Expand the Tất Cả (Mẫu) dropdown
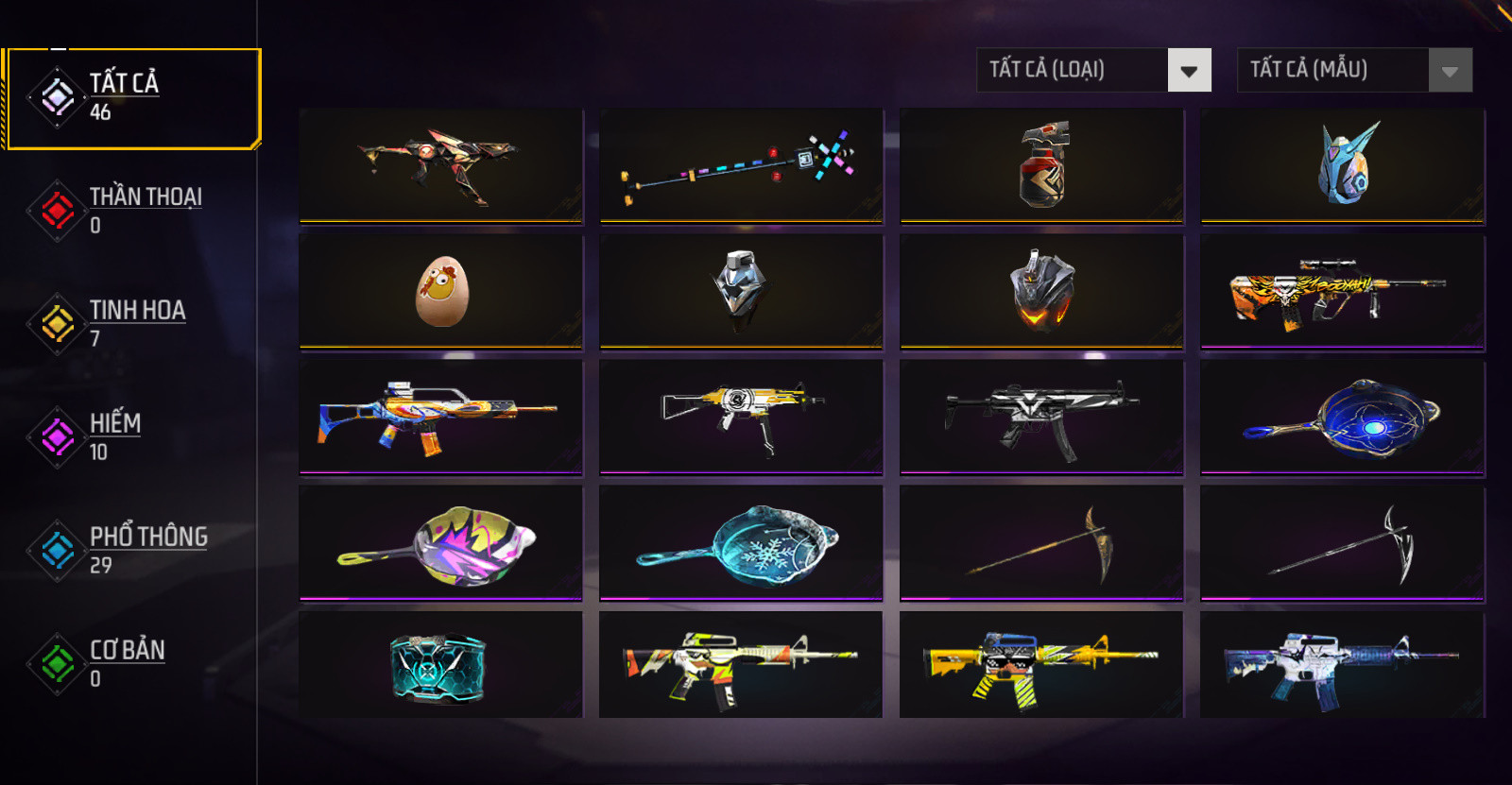The width and height of the screenshot is (1512, 785). pyautogui.click(x=1354, y=70)
